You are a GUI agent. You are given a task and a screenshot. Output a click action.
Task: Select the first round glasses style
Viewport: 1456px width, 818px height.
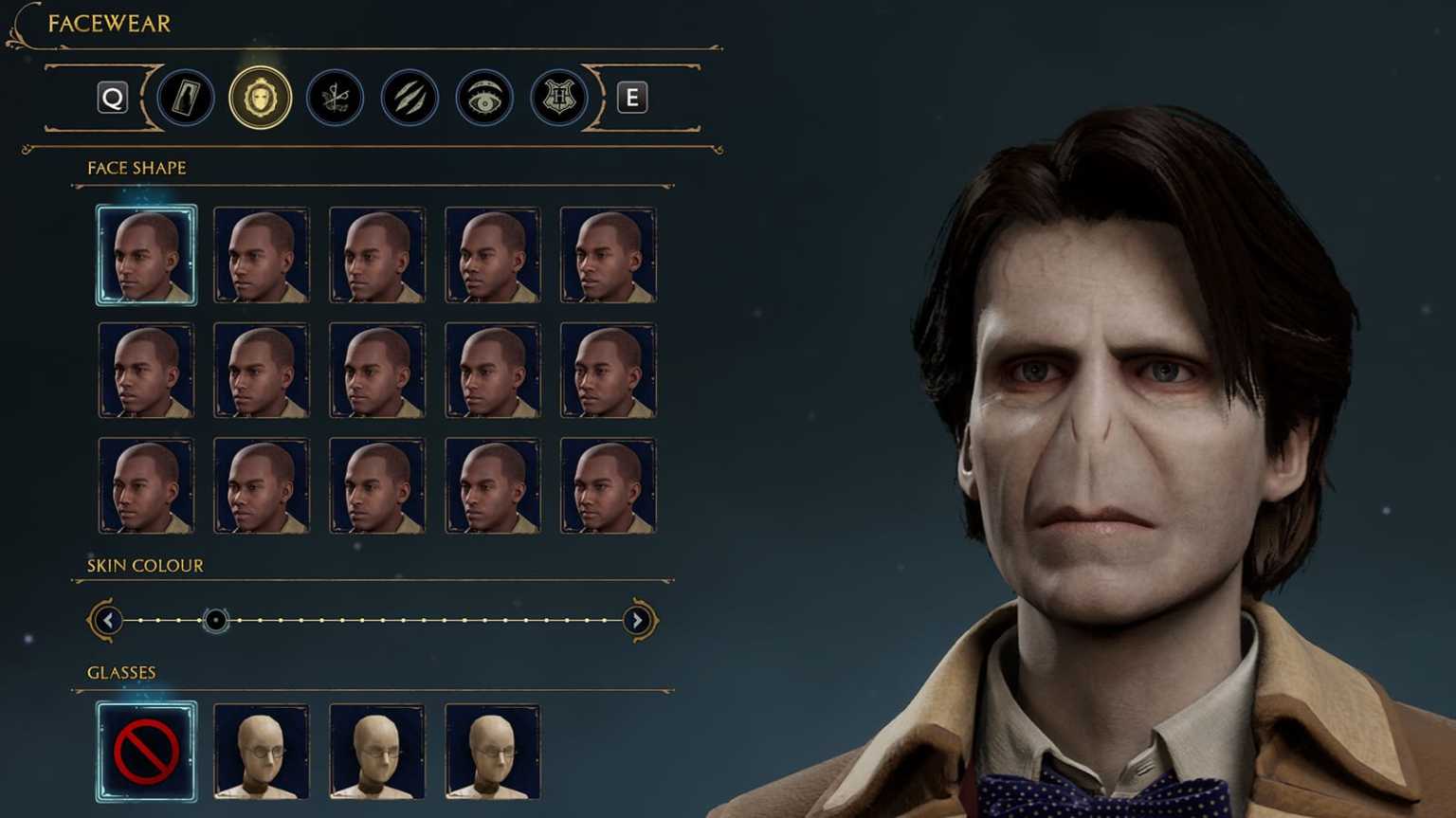[261, 749]
